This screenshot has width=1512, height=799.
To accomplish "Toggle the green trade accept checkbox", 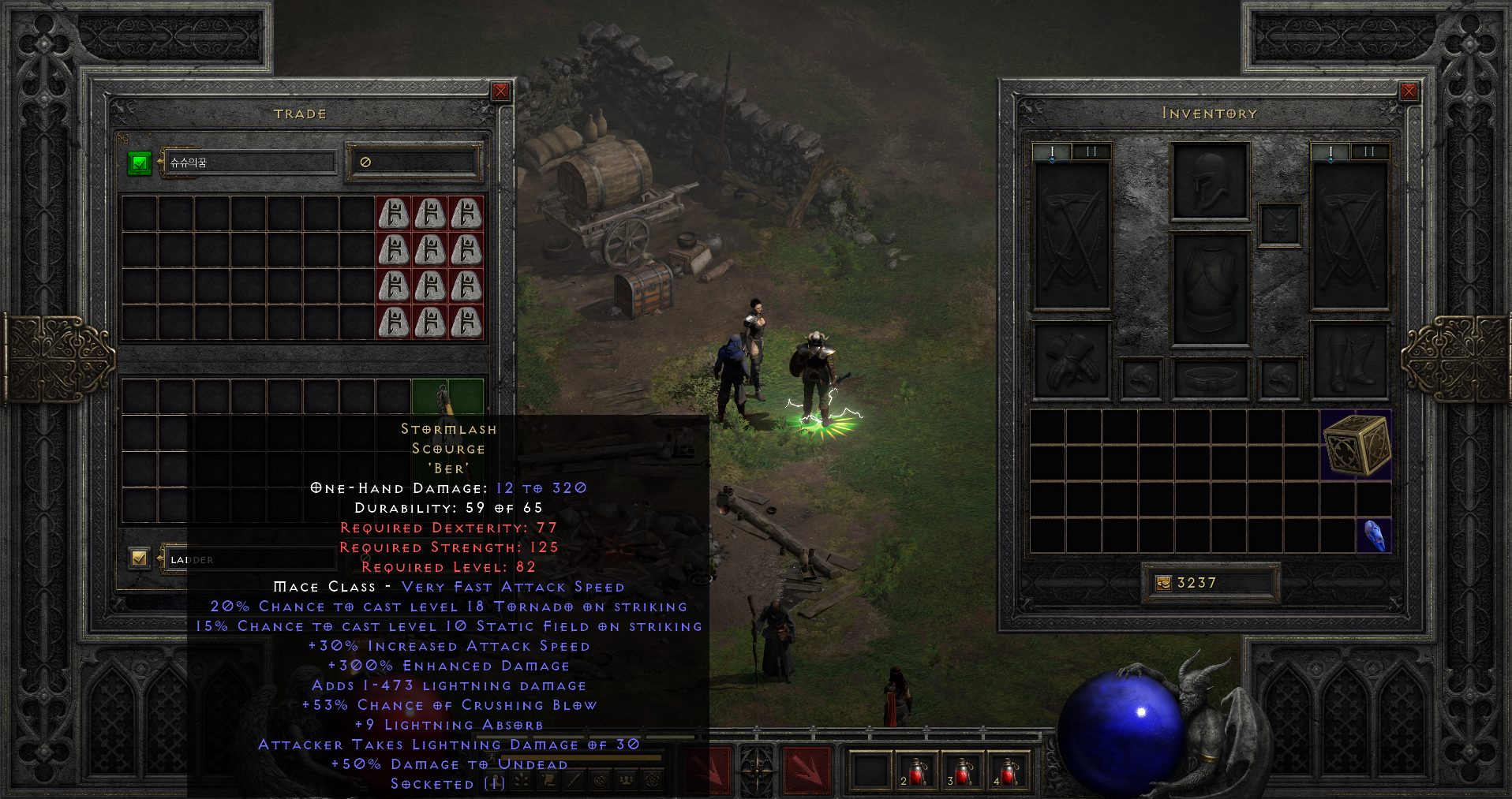I will click(139, 162).
